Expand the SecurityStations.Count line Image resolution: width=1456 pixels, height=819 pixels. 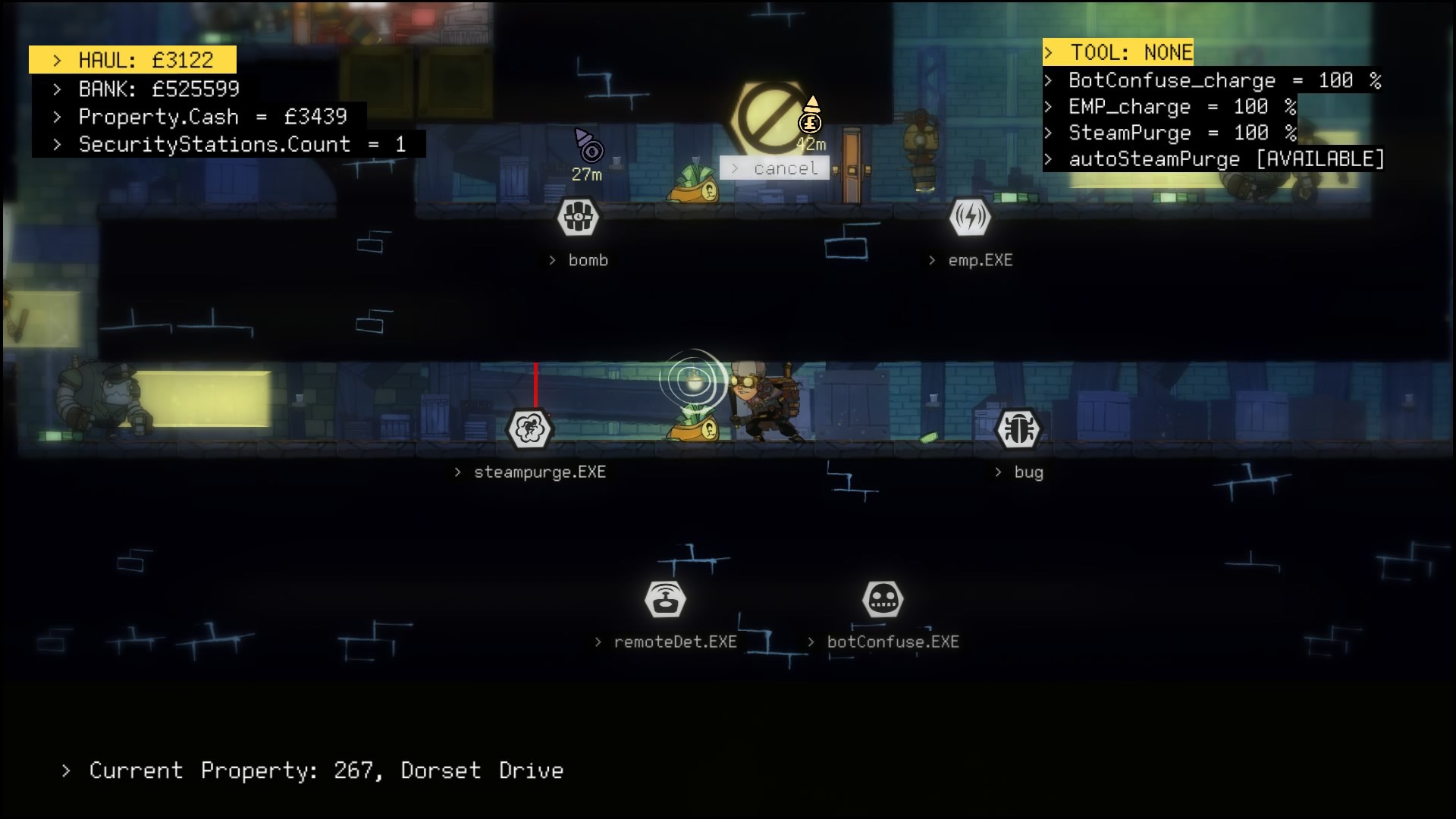[x=229, y=144]
